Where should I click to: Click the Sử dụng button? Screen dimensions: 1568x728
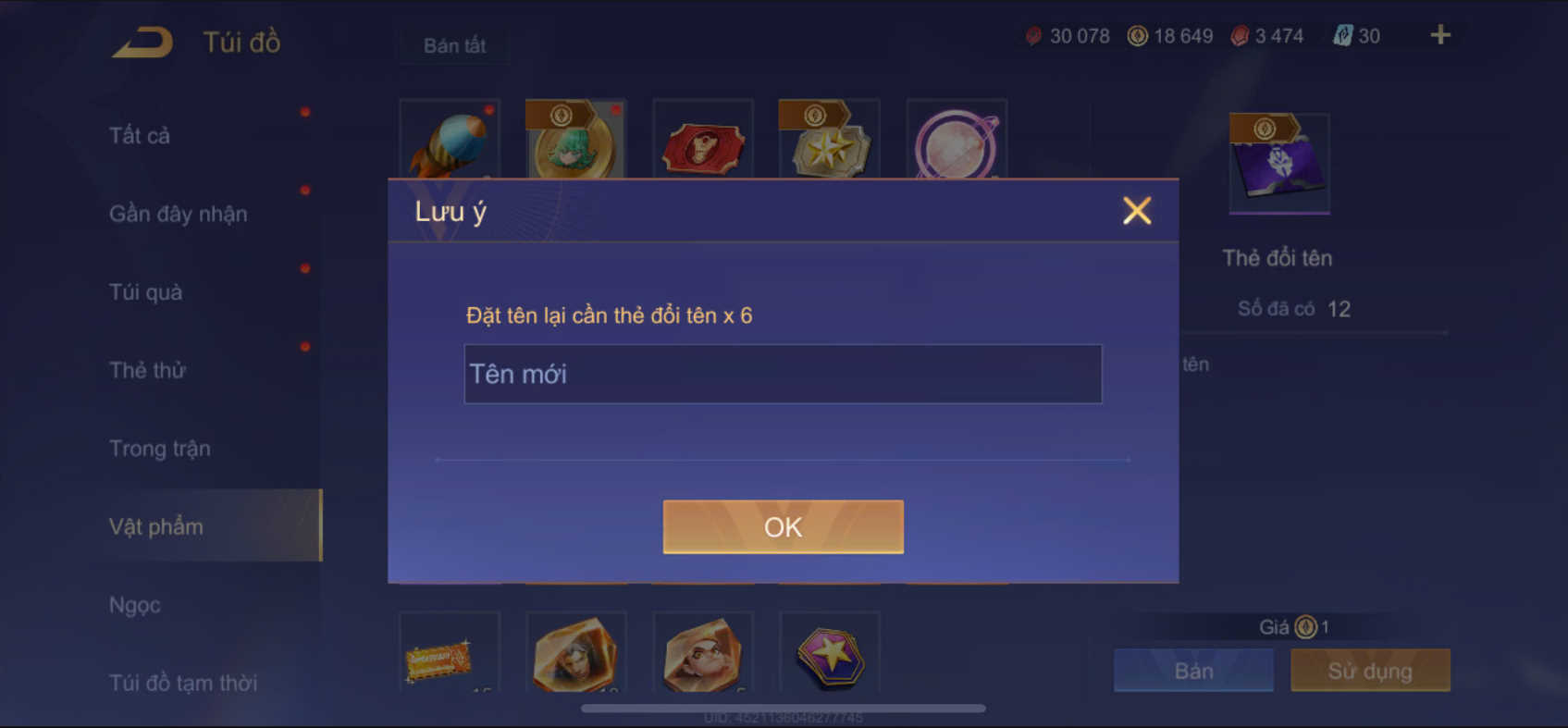point(1370,671)
